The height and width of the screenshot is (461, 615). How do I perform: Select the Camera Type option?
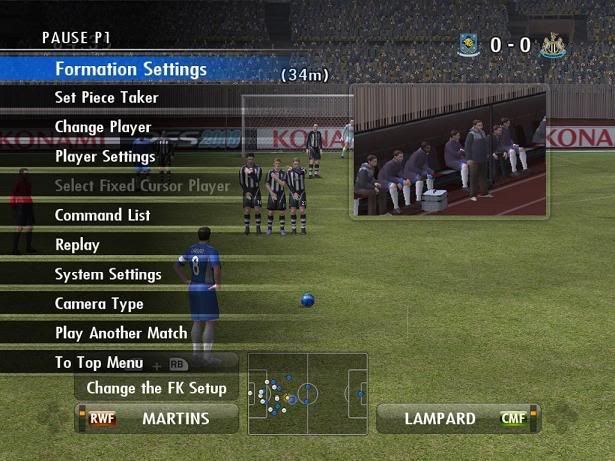pyautogui.click(x=99, y=304)
